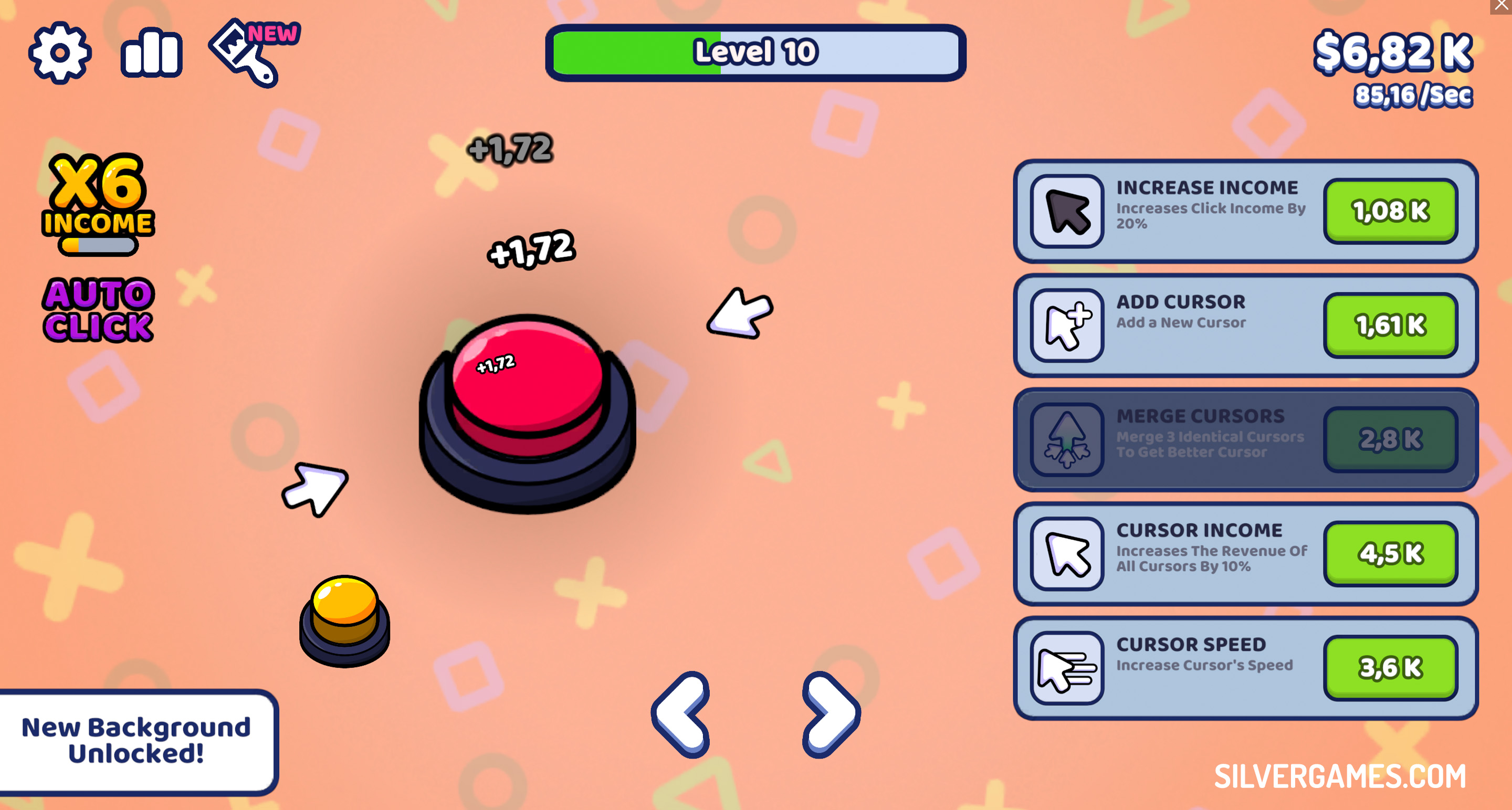The width and height of the screenshot is (1512, 810).
Task: Open the settings gear icon
Action: click(x=59, y=53)
